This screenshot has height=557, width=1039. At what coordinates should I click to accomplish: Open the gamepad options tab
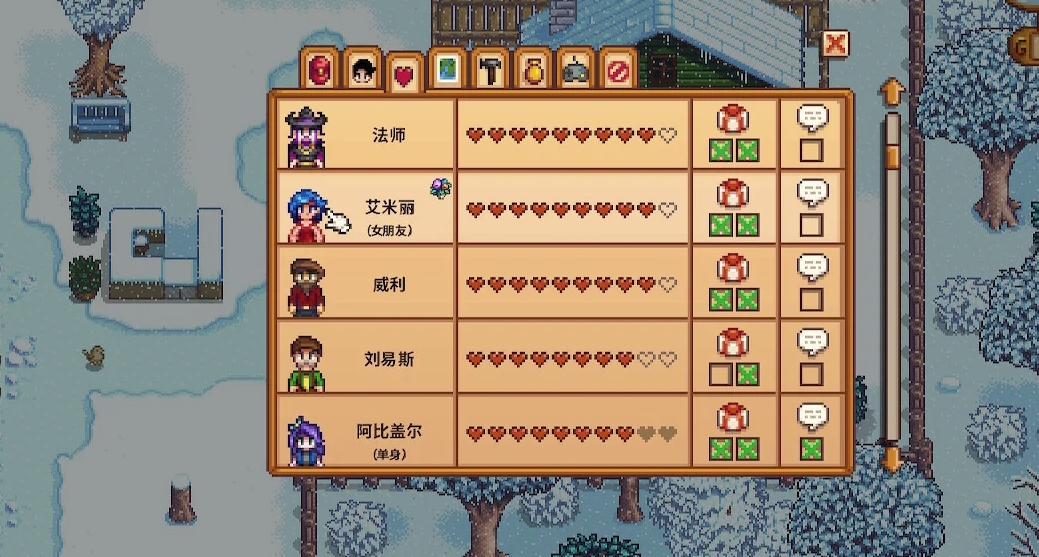pyautogui.click(x=576, y=72)
